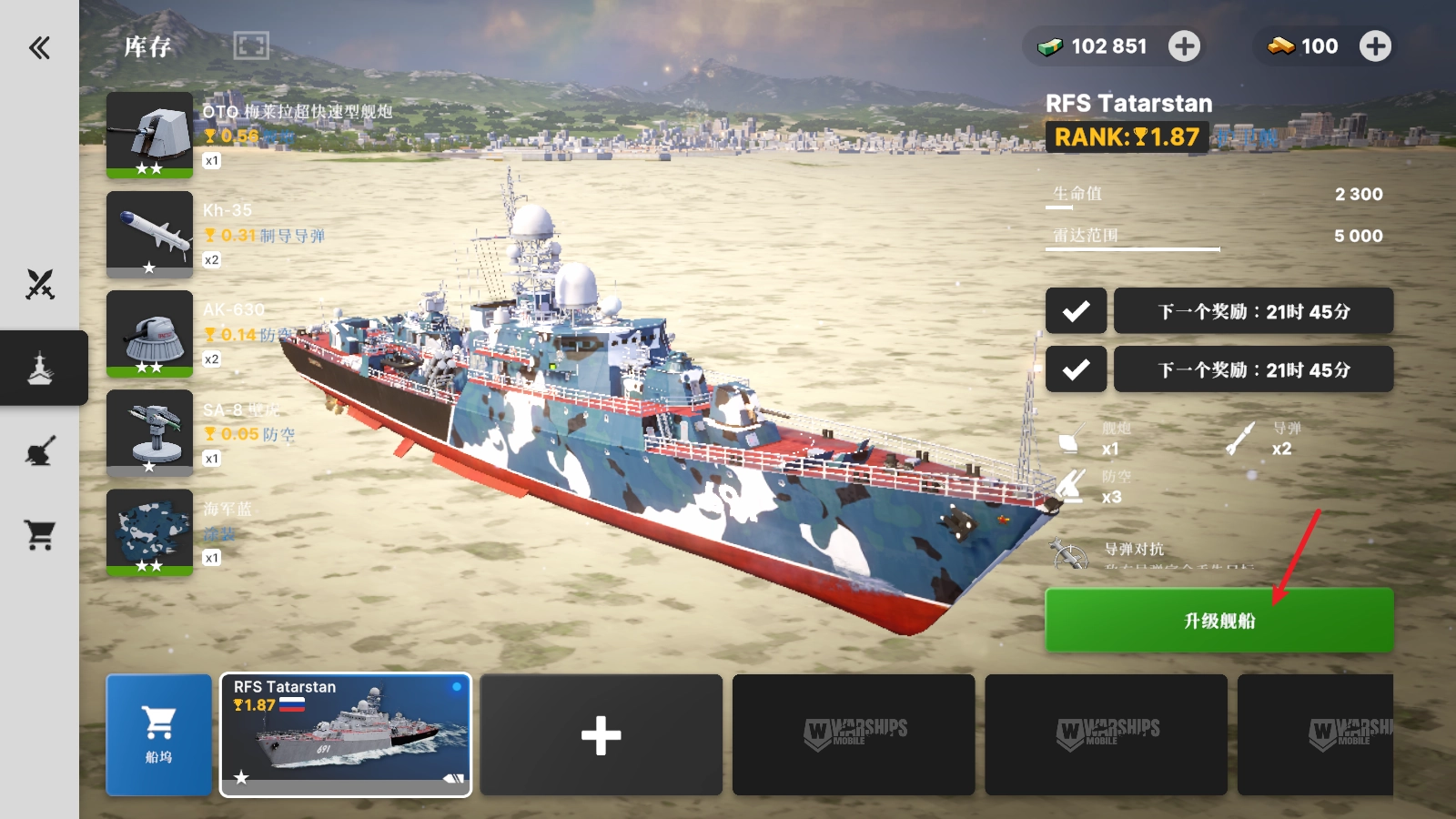Switch to the warship tab

click(40, 368)
